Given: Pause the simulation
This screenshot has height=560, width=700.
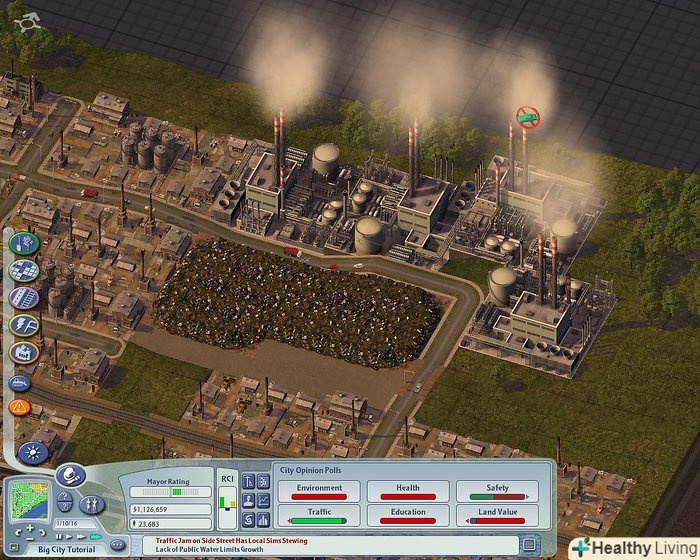Looking at the screenshot, I should 58,536.
